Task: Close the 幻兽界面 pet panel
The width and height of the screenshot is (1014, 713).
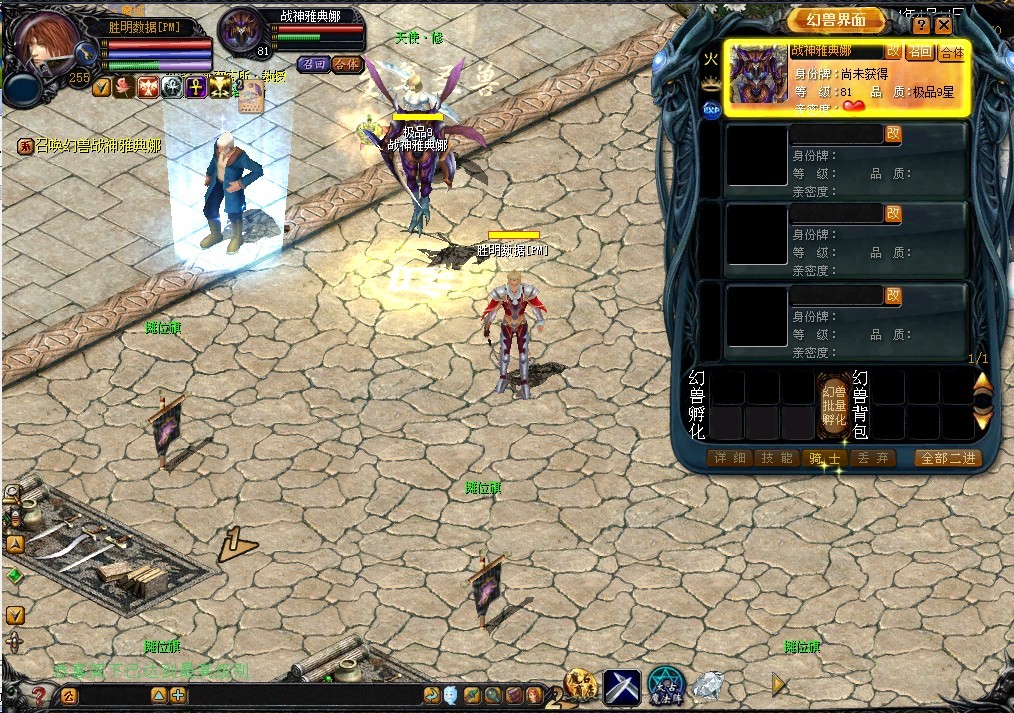Action: [x=943, y=25]
